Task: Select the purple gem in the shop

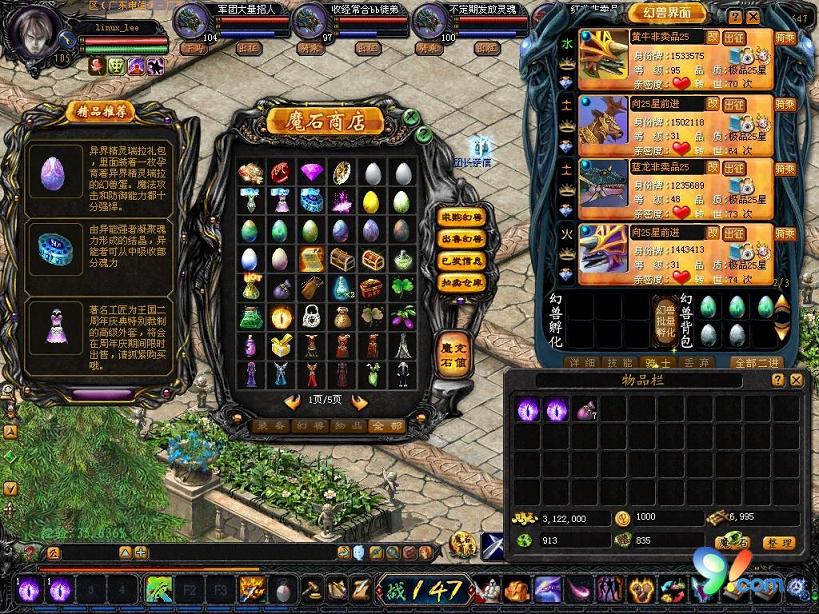Action: click(311, 172)
